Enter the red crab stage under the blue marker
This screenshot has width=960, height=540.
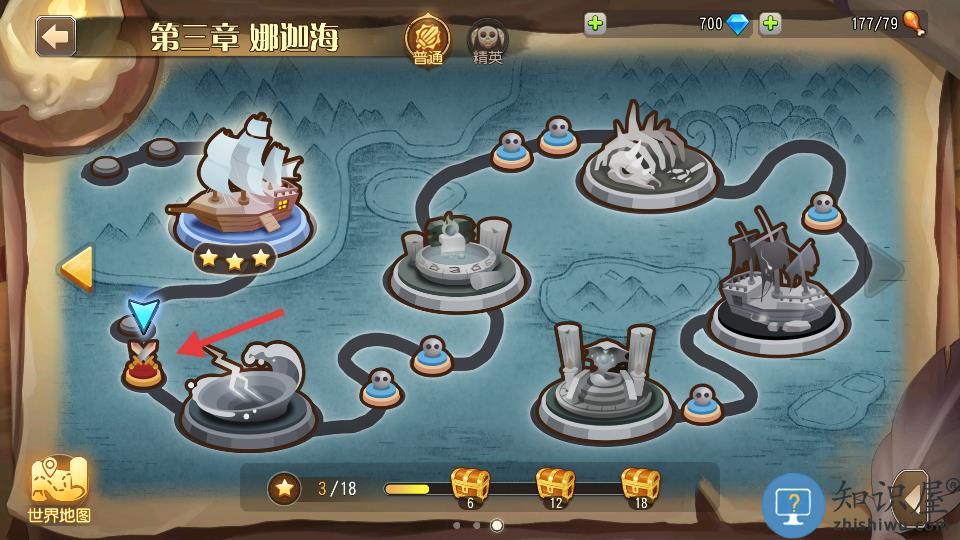click(x=143, y=366)
